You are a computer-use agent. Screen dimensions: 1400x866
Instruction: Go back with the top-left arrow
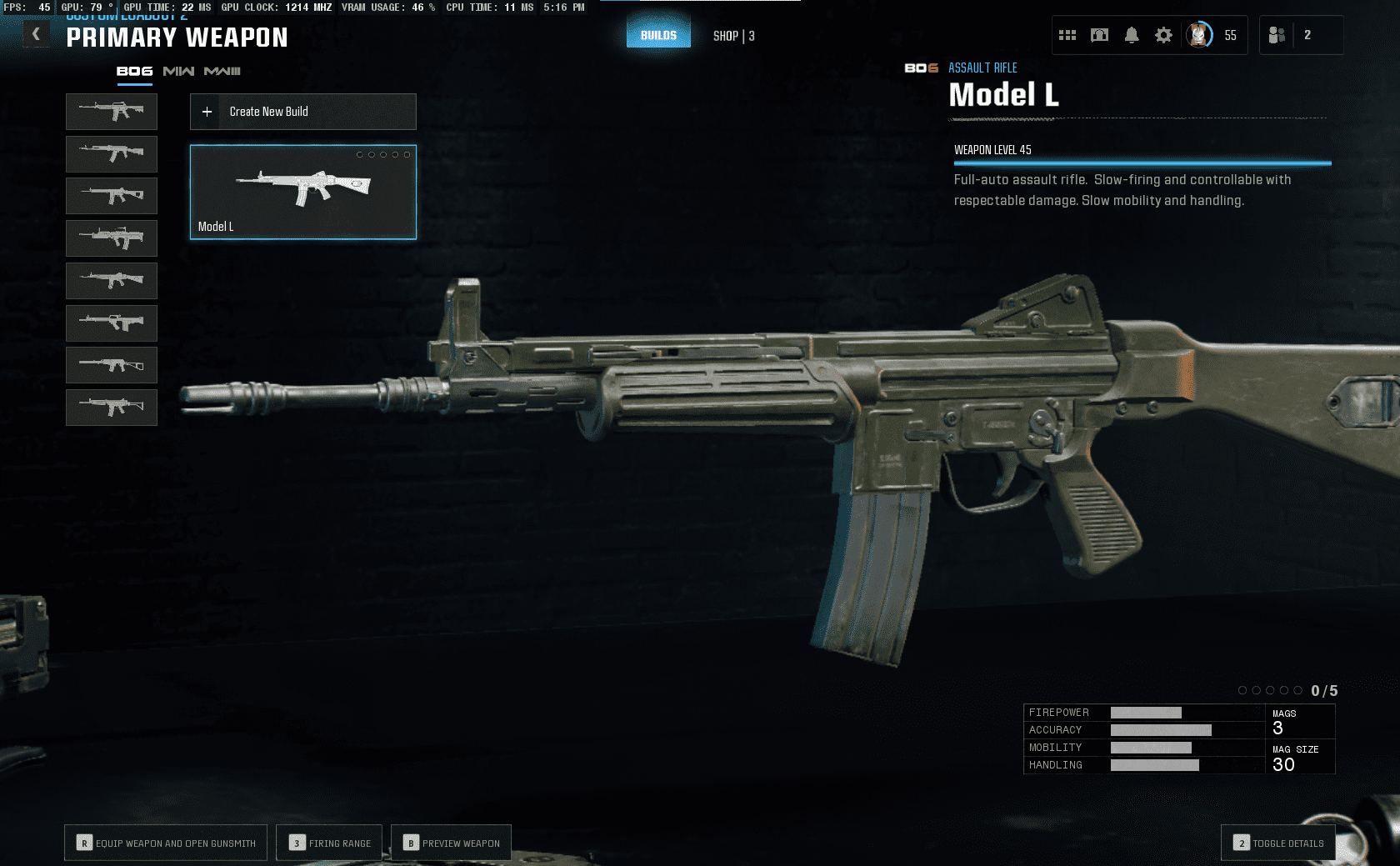point(36,34)
